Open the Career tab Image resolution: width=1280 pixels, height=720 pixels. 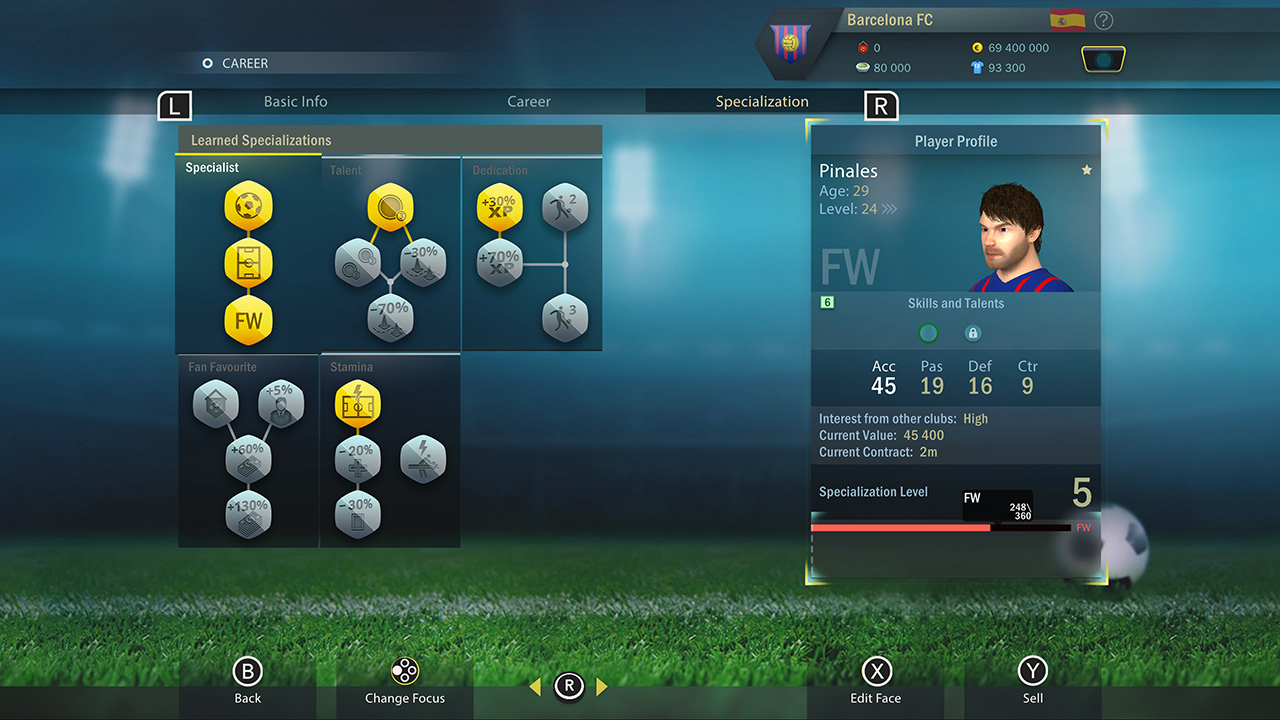[x=528, y=101]
